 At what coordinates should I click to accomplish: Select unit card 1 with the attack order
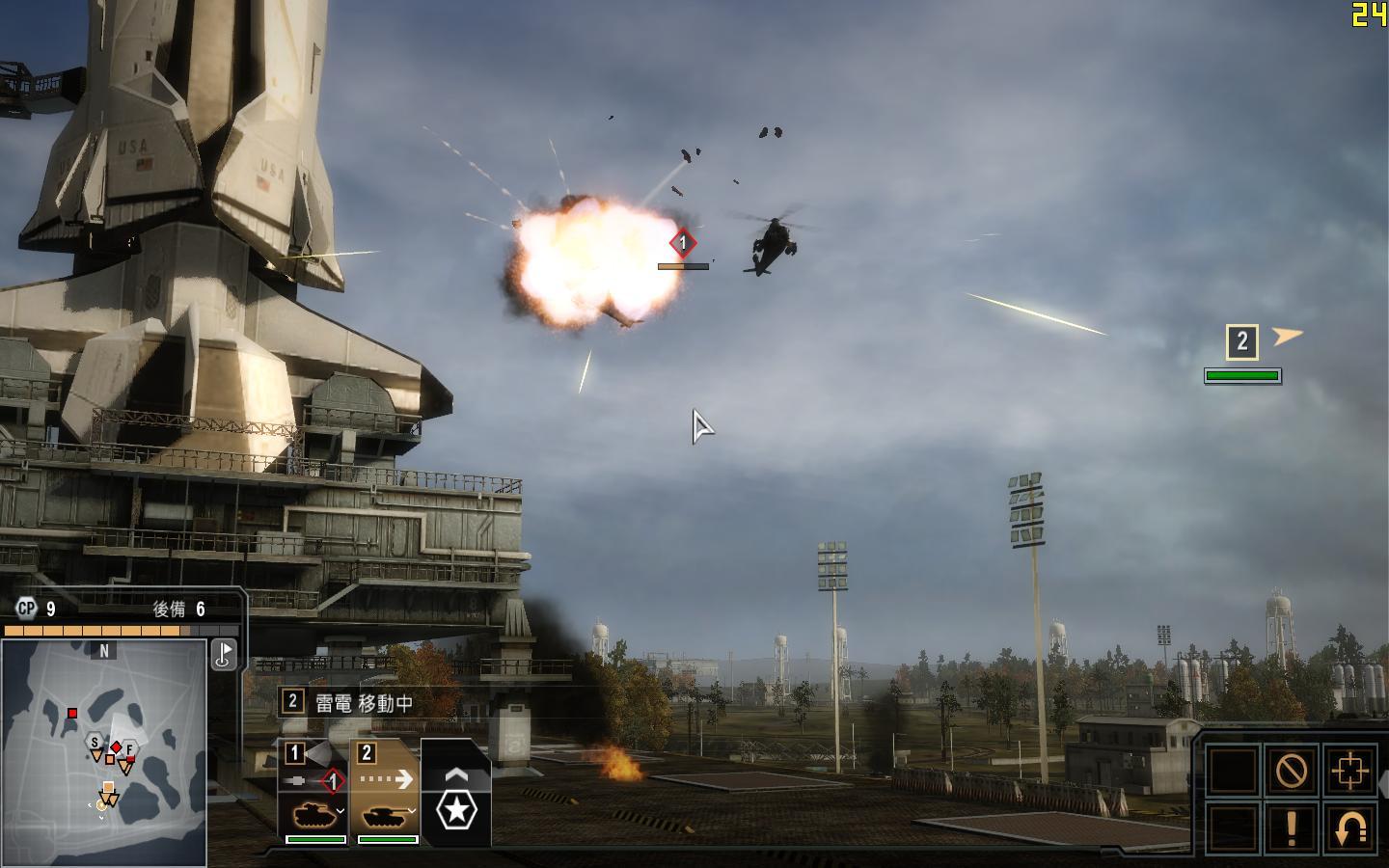pos(313,793)
